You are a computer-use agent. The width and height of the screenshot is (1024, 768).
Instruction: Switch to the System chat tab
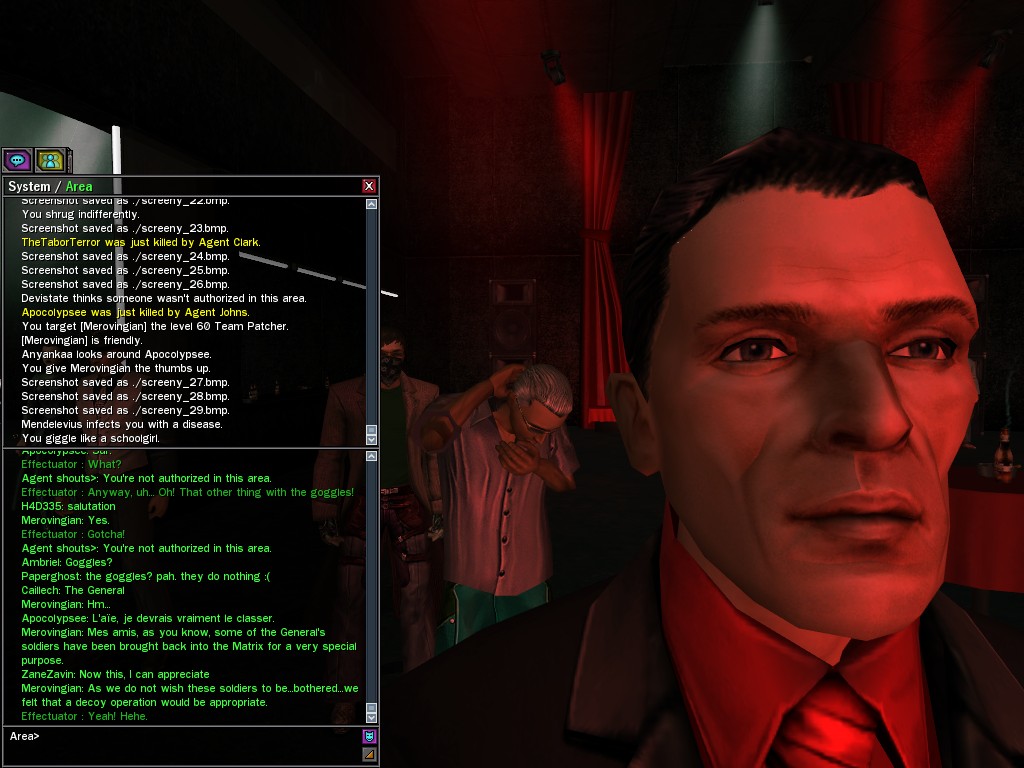point(29,186)
